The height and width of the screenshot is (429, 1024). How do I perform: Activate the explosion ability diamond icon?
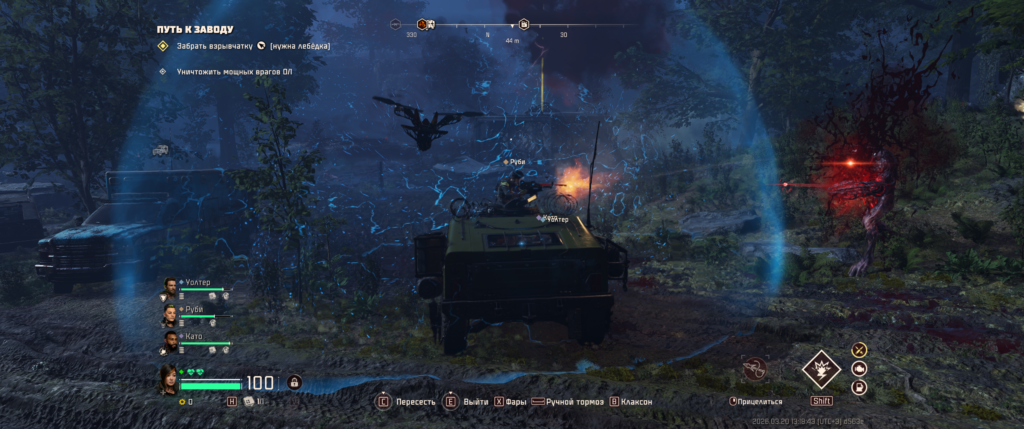(x=821, y=370)
